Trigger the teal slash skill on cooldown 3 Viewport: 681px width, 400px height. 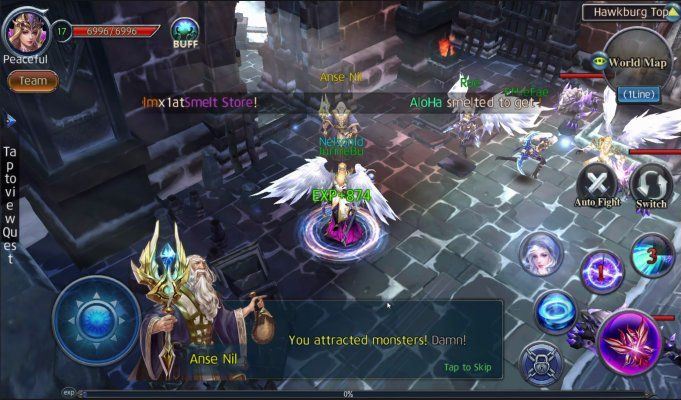click(652, 253)
